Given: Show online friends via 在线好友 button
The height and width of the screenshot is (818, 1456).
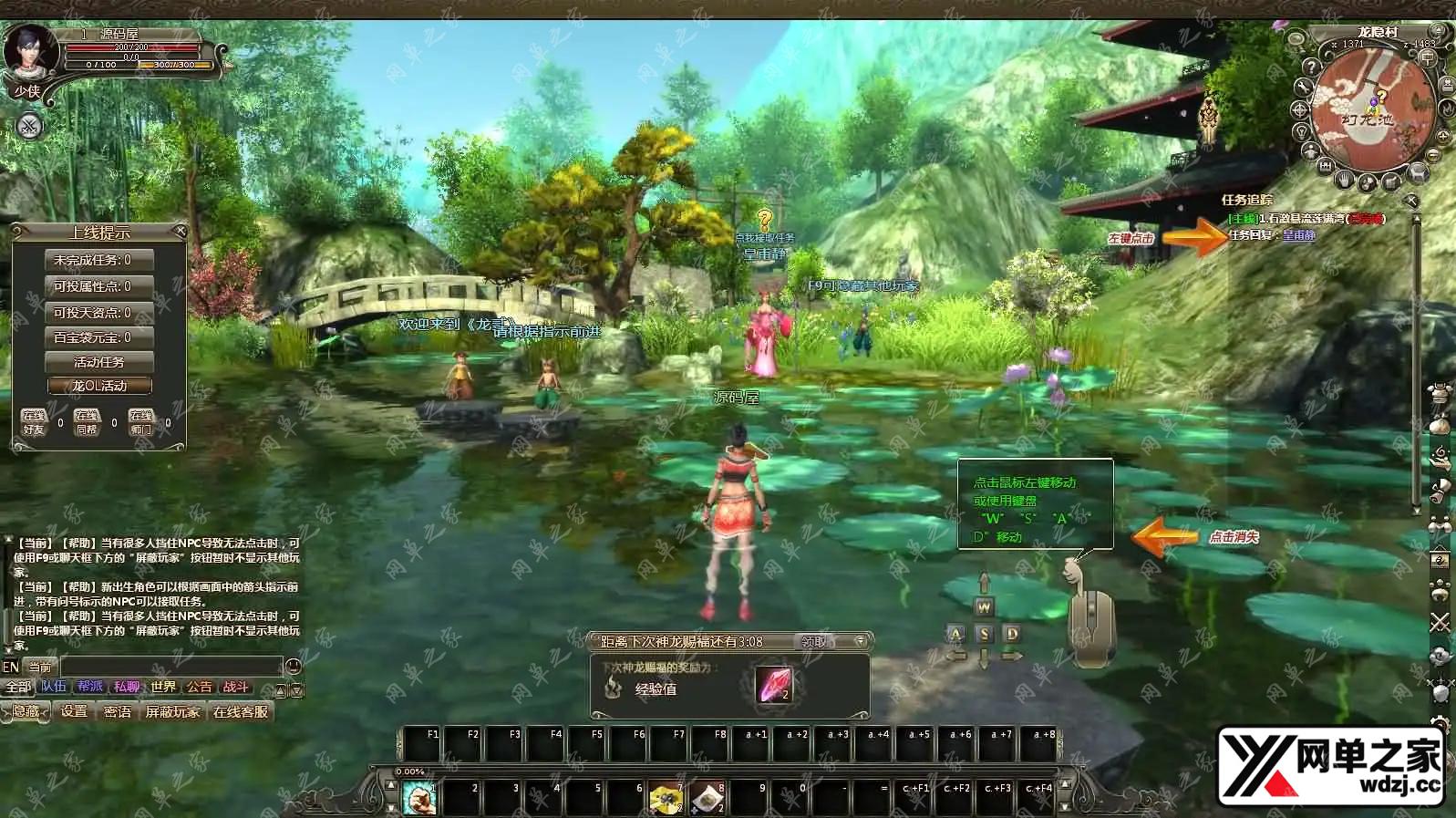Looking at the screenshot, I should click(34, 422).
